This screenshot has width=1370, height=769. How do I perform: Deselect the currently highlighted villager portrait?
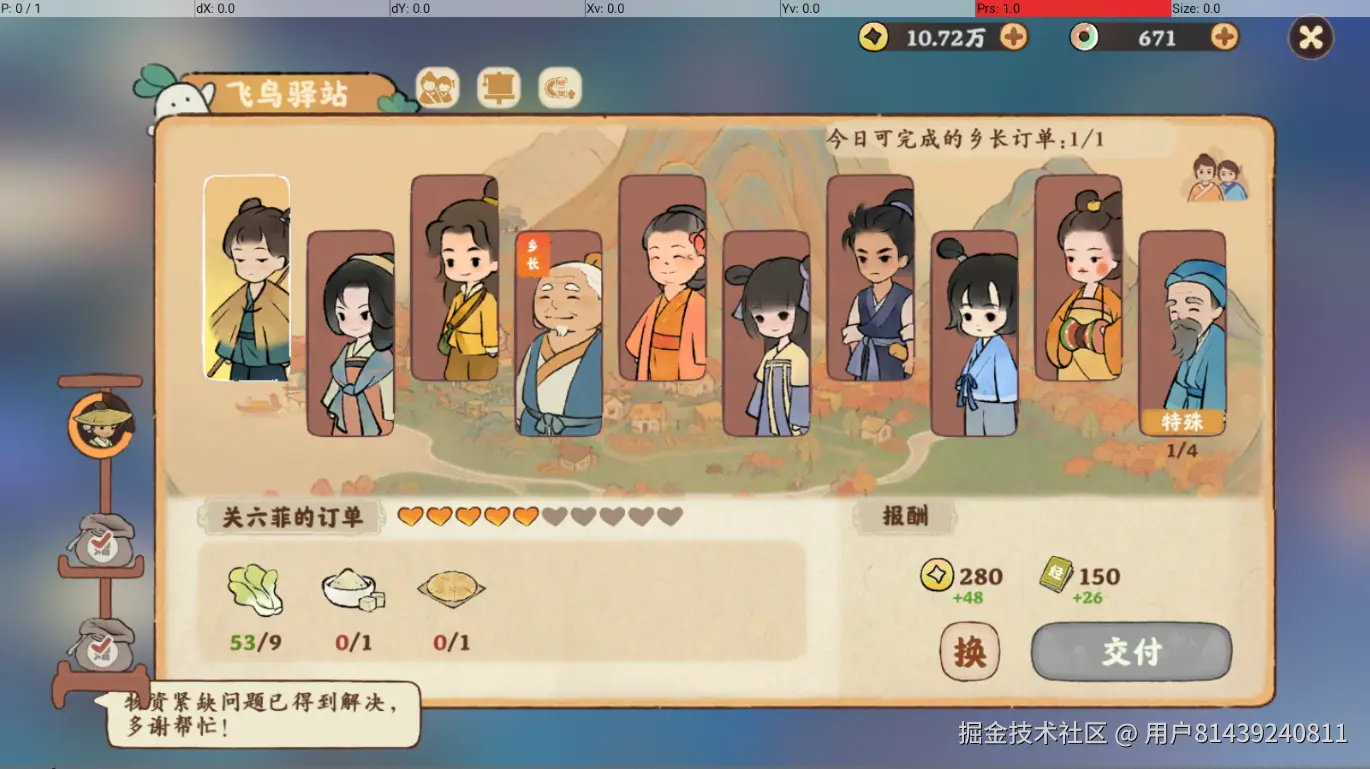247,278
